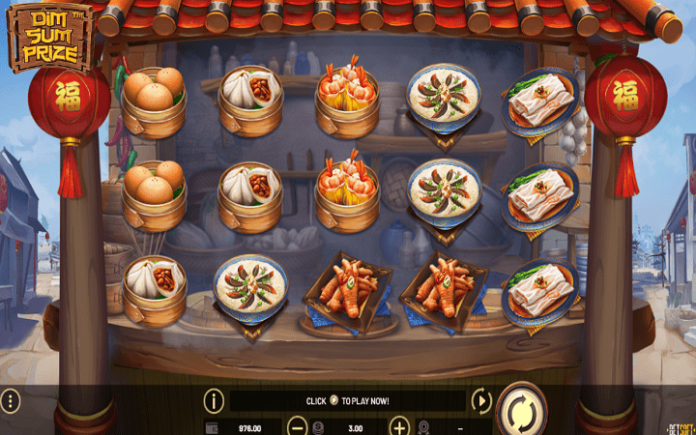Increase the bet with the plus button
696x435 pixels.
pos(397,427)
